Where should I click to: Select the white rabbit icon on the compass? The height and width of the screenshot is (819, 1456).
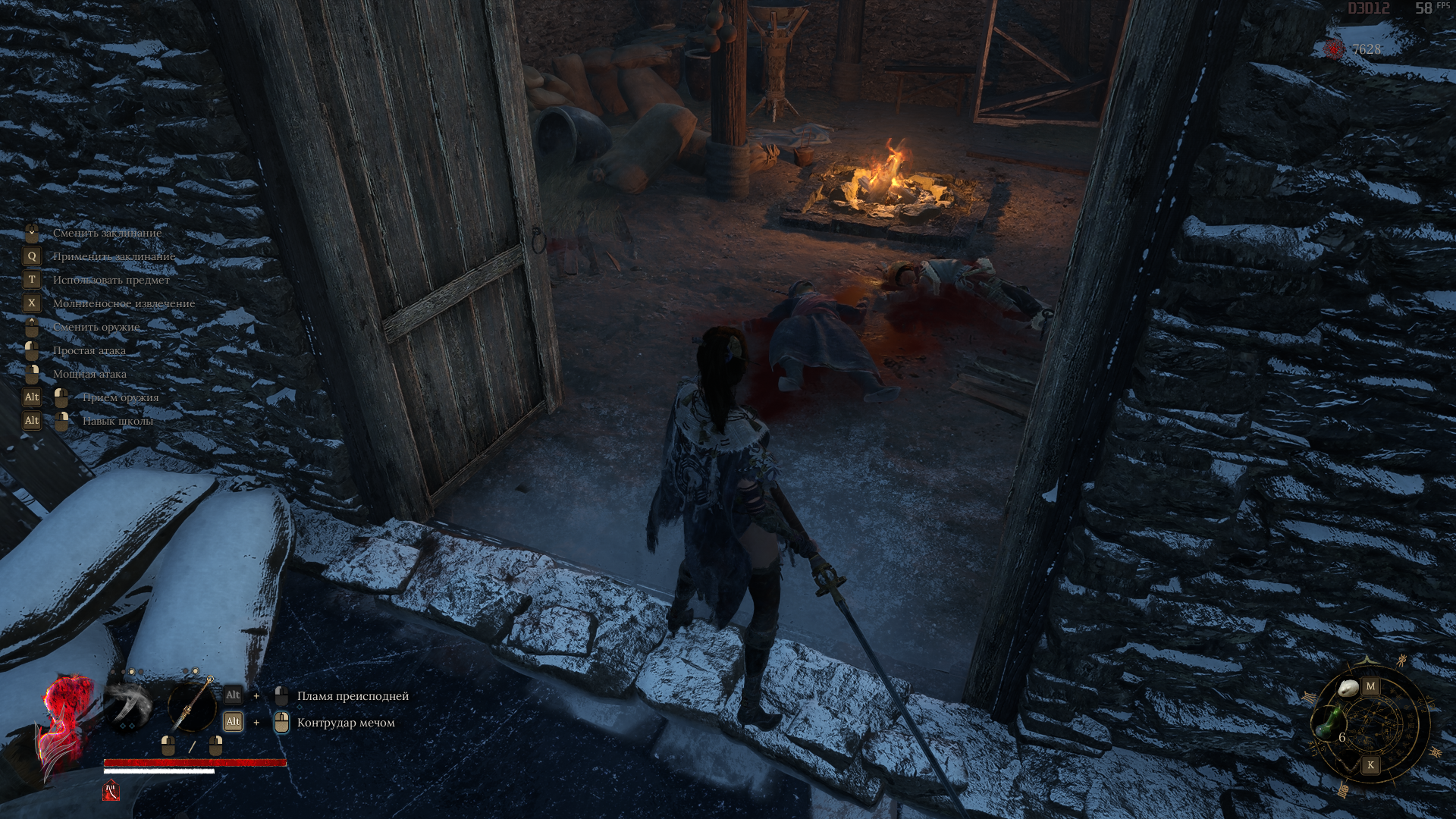(x=1348, y=688)
